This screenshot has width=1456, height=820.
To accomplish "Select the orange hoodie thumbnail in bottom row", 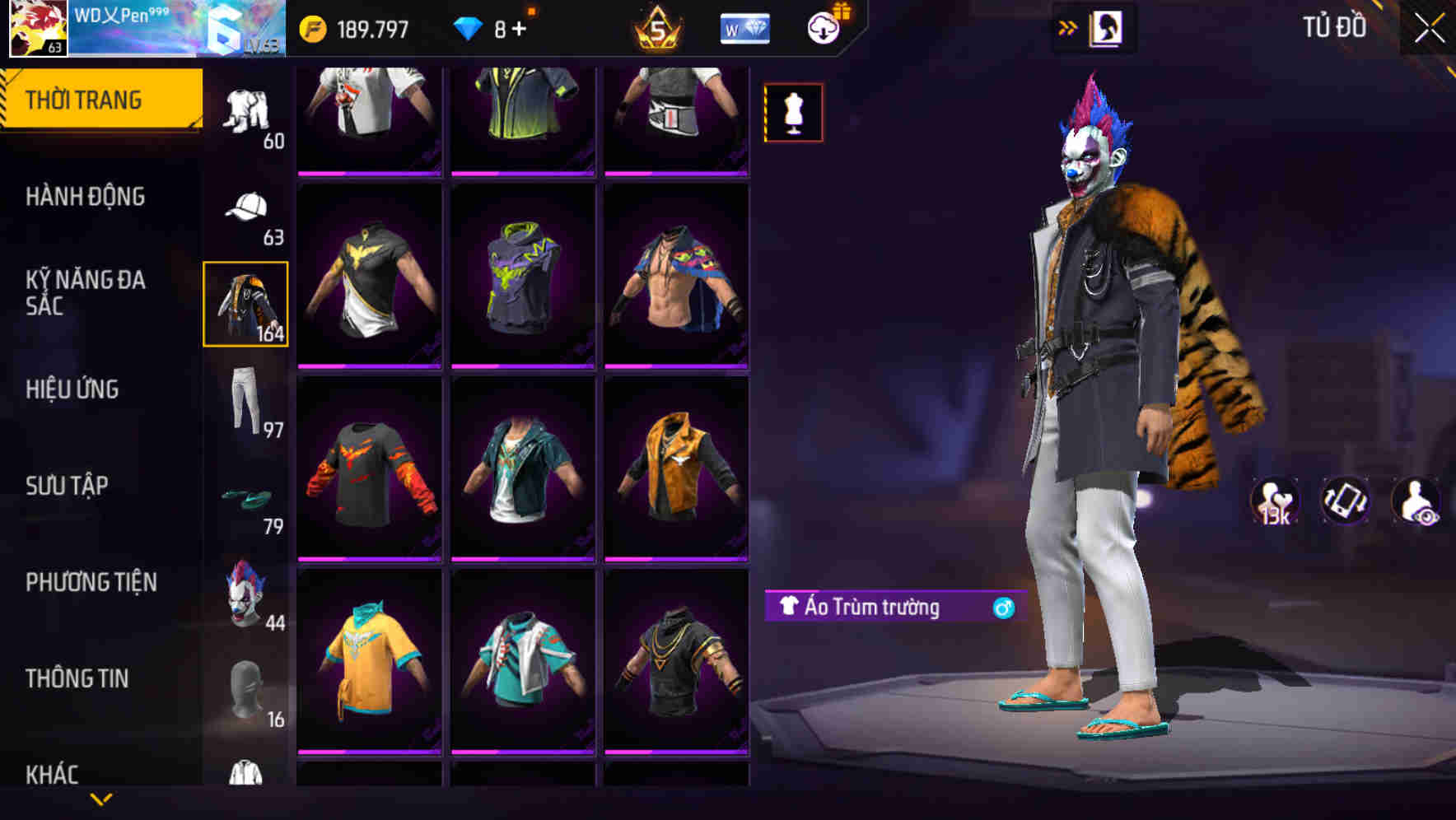I will coord(369,667).
